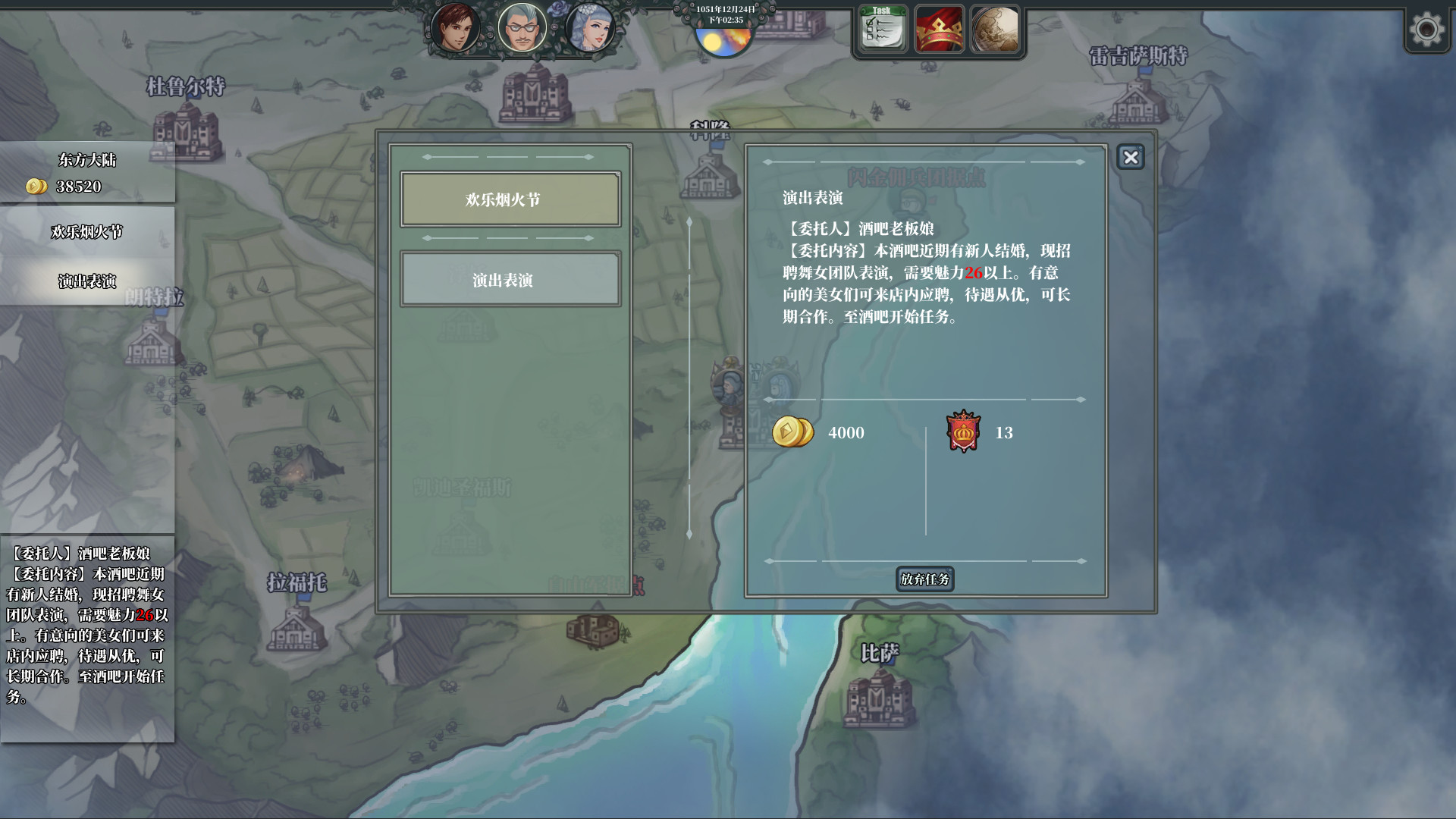Select 欢乐烟火节 from the quest list
Screen dimensions: 1456x819
[510, 199]
